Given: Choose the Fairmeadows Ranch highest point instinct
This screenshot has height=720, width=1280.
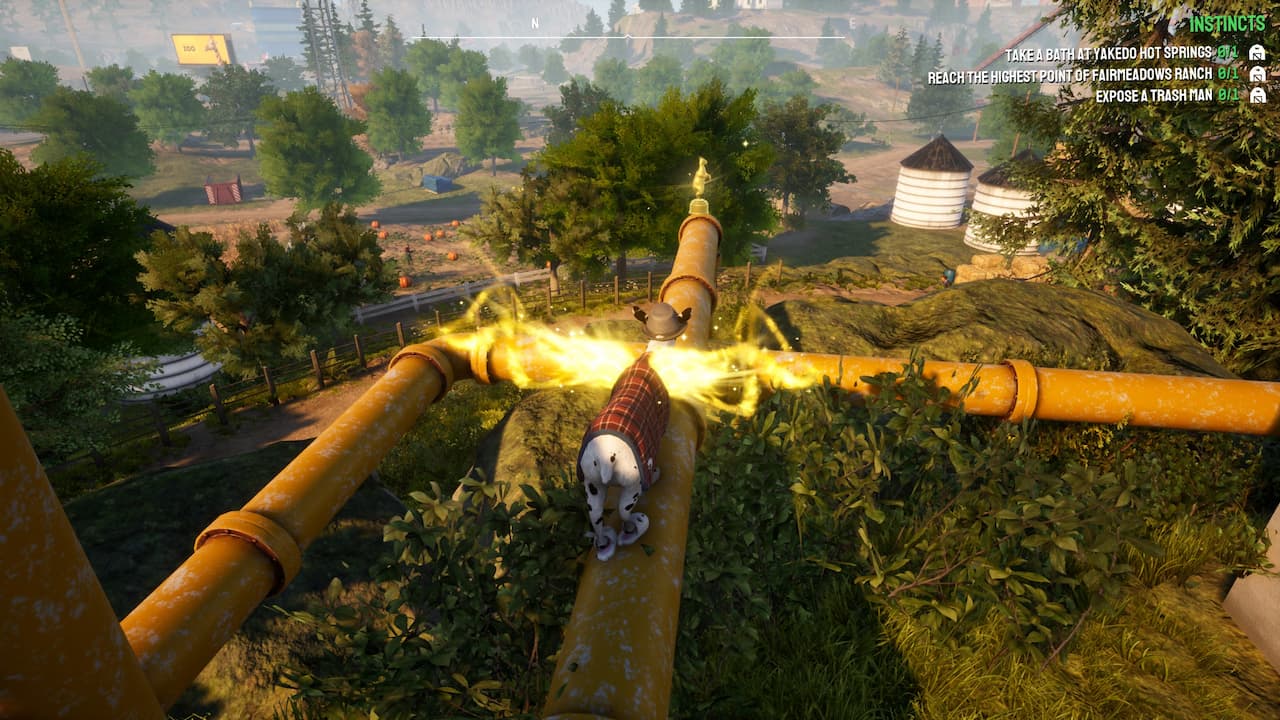Looking at the screenshot, I should click(x=1070, y=75).
